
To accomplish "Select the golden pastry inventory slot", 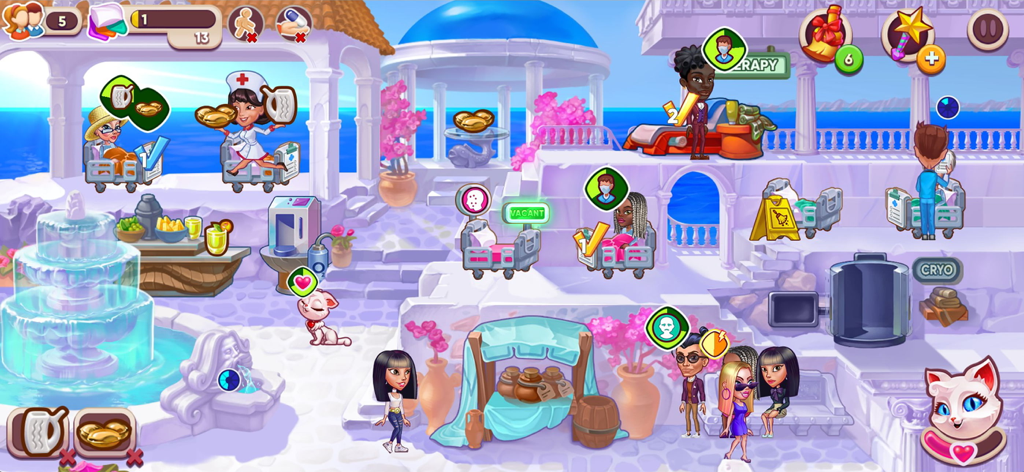I will pyautogui.click(x=104, y=431).
